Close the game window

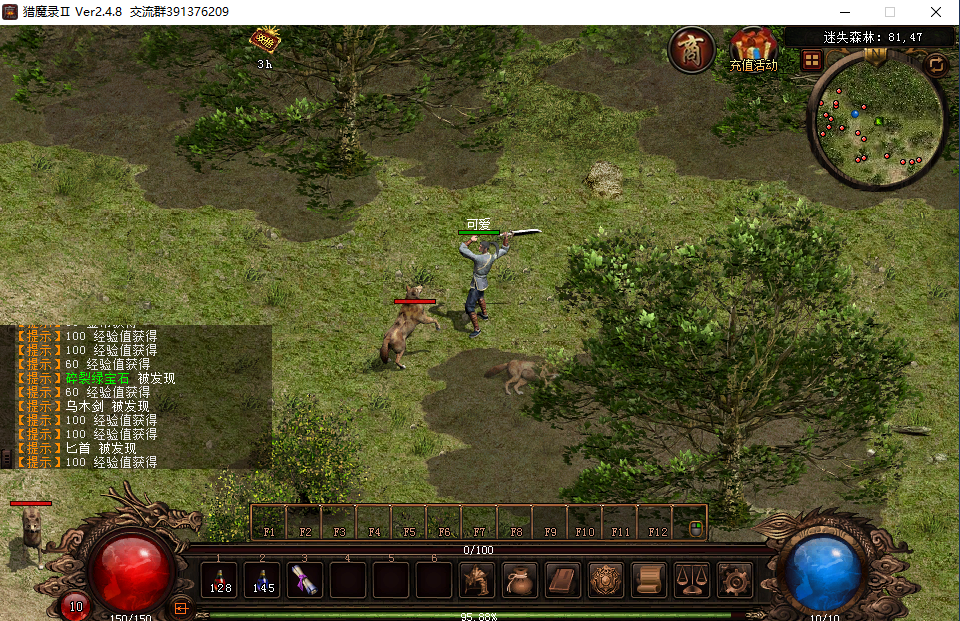pyautogui.click(x=934, y=12)
